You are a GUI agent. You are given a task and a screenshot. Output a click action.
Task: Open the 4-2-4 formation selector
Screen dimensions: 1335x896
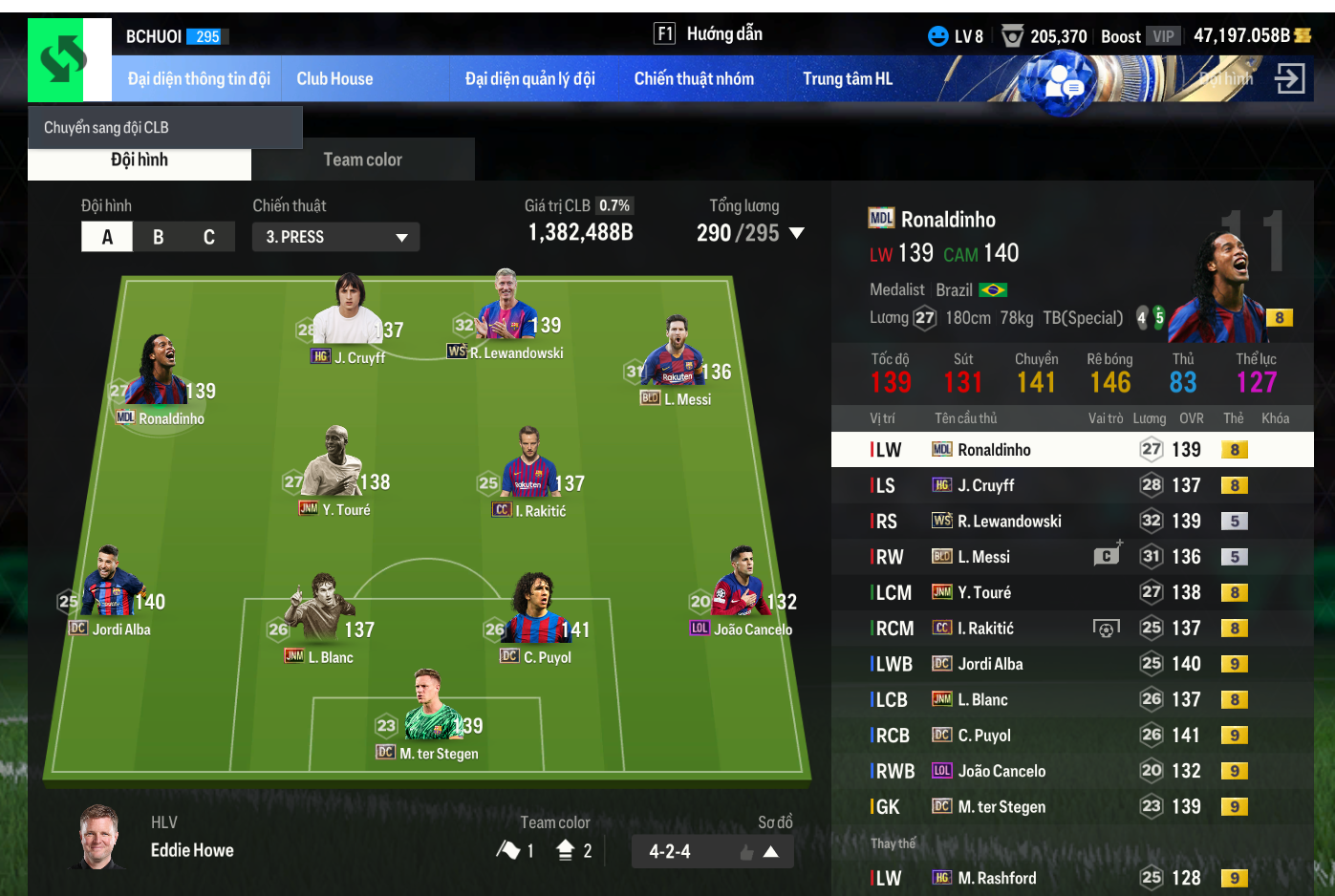[x=712, y=851]
